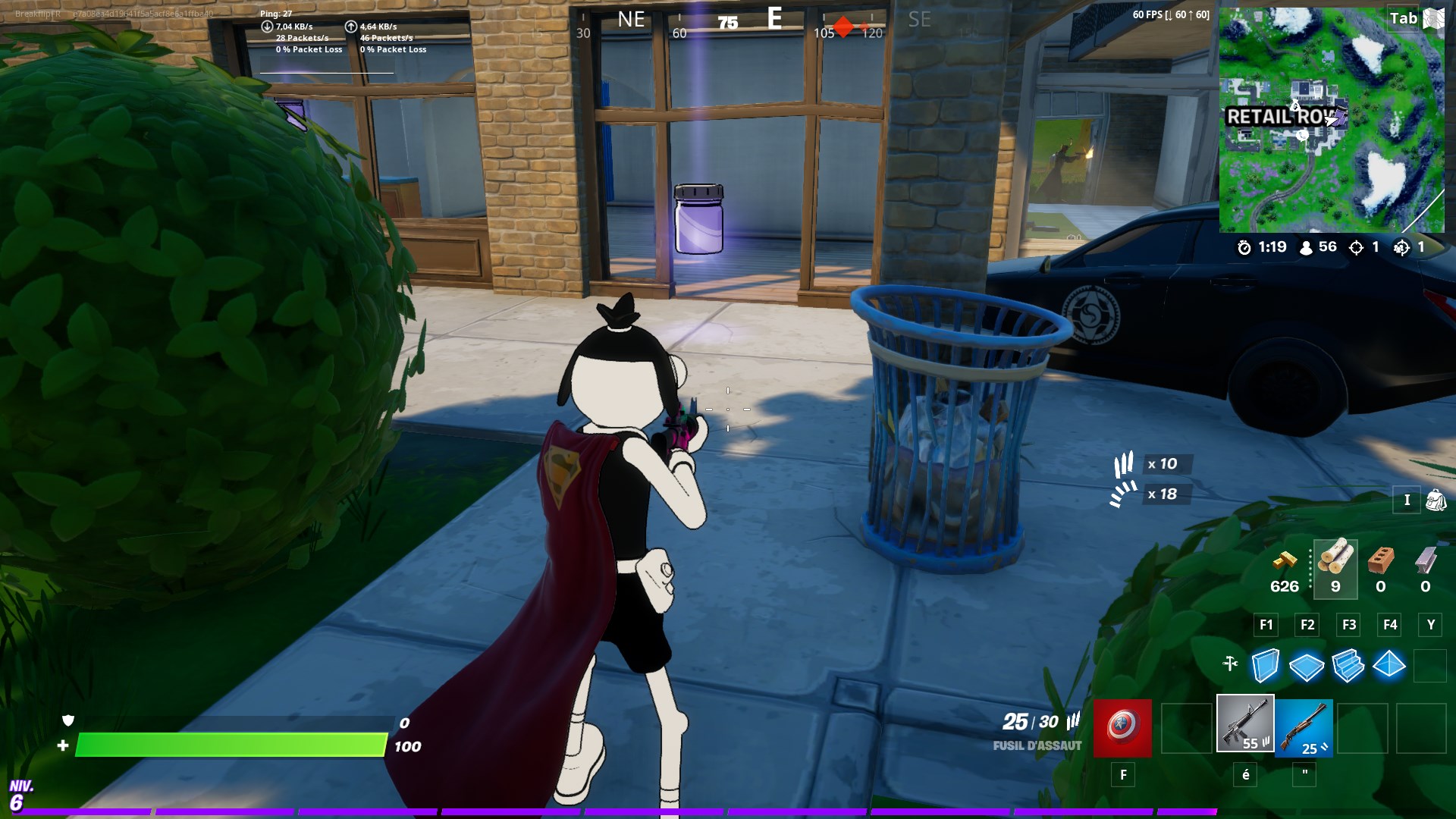
Task: Click the player count icon showing 56
Action: click(x=1306, y=247)
